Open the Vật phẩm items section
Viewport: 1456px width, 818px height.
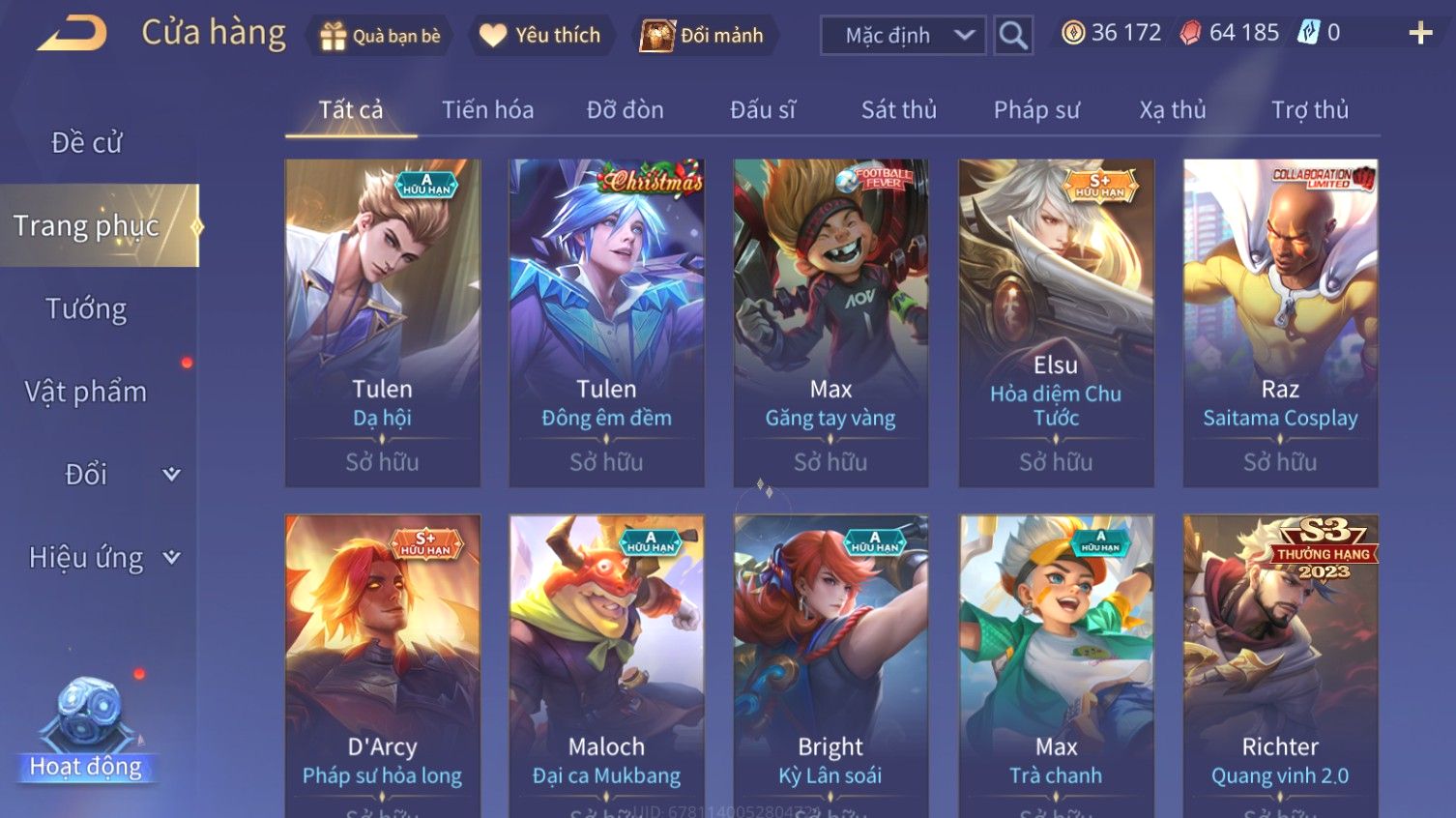point(87,392)
